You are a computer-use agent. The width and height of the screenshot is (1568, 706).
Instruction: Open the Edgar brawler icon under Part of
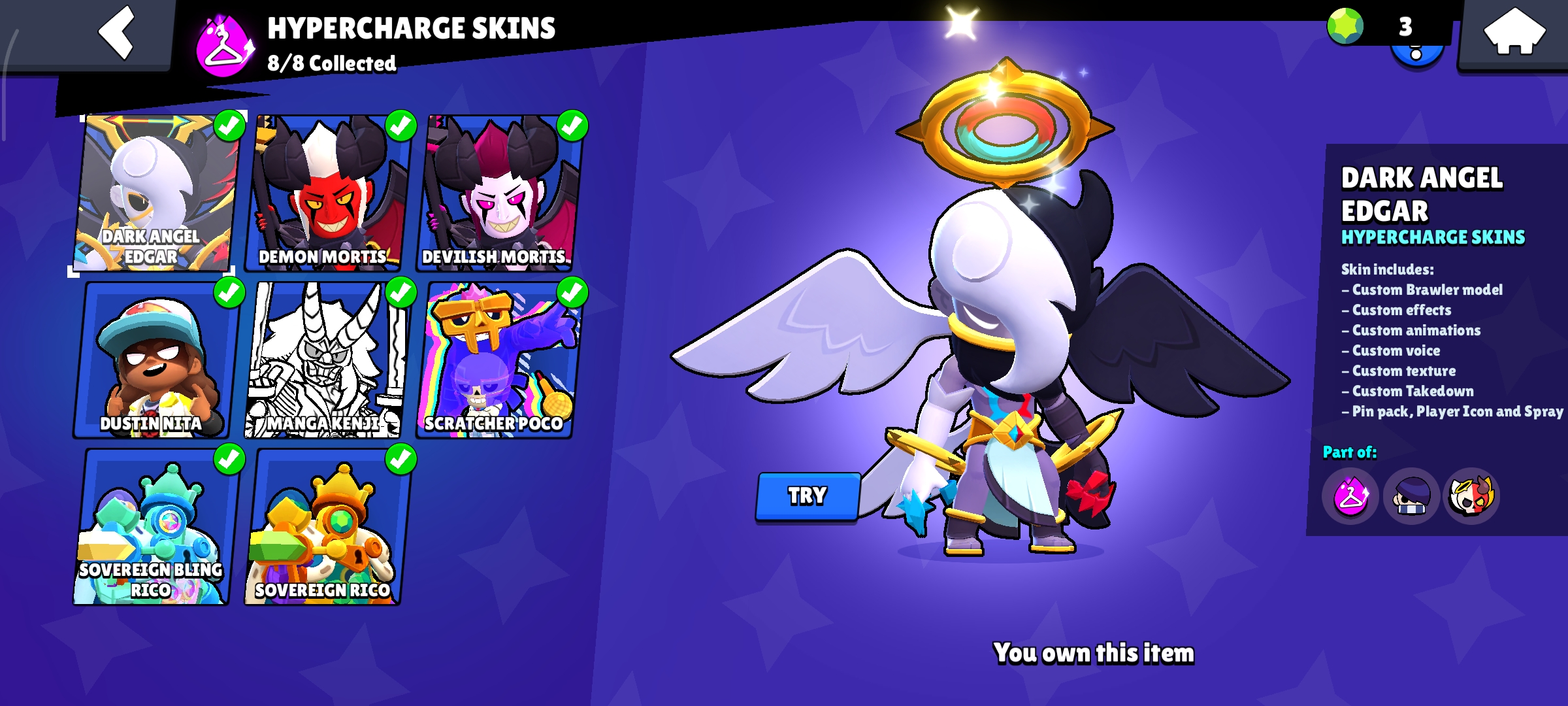1411,496
